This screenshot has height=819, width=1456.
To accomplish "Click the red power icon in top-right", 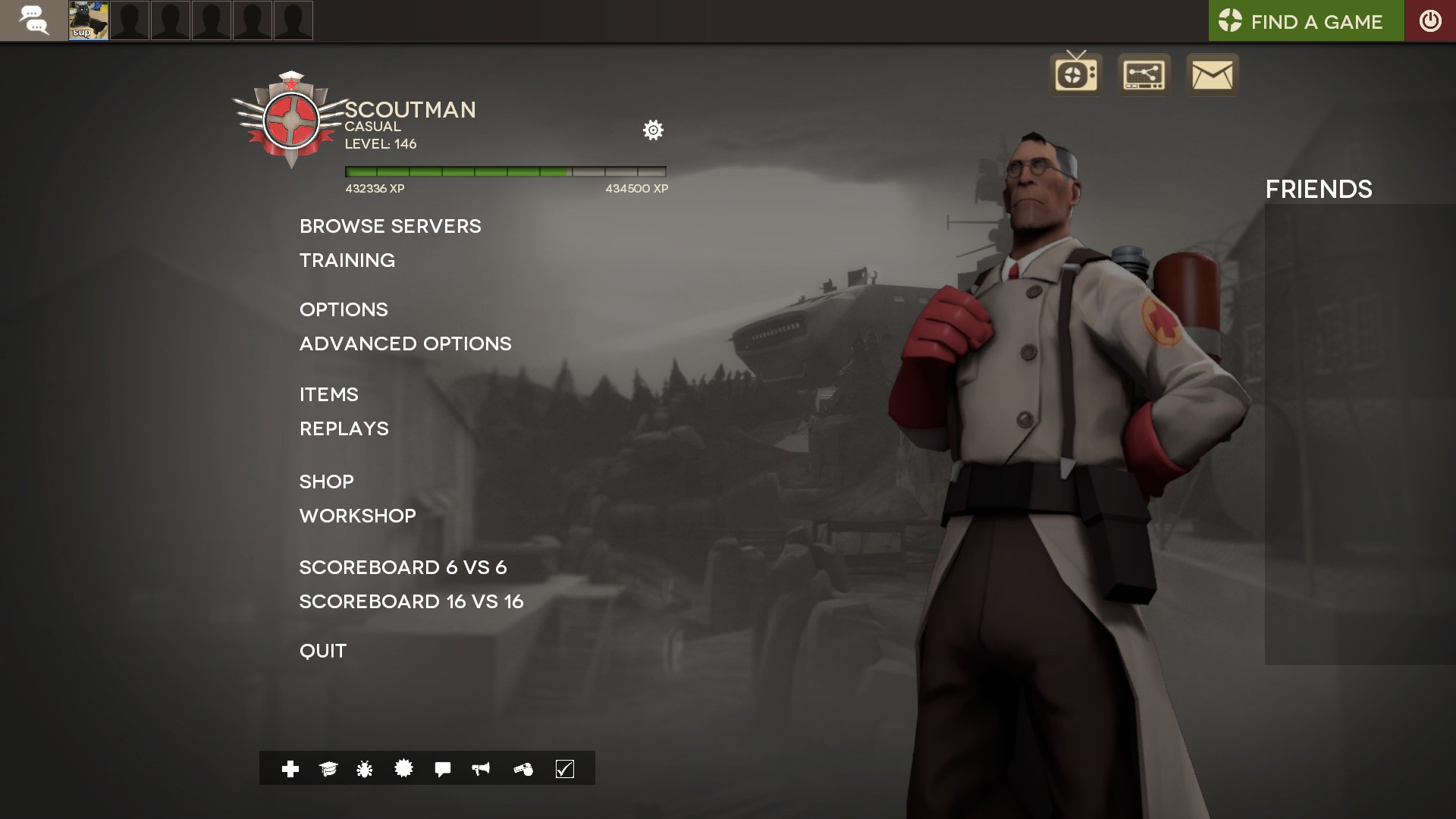I will [x=1429, y=20].
